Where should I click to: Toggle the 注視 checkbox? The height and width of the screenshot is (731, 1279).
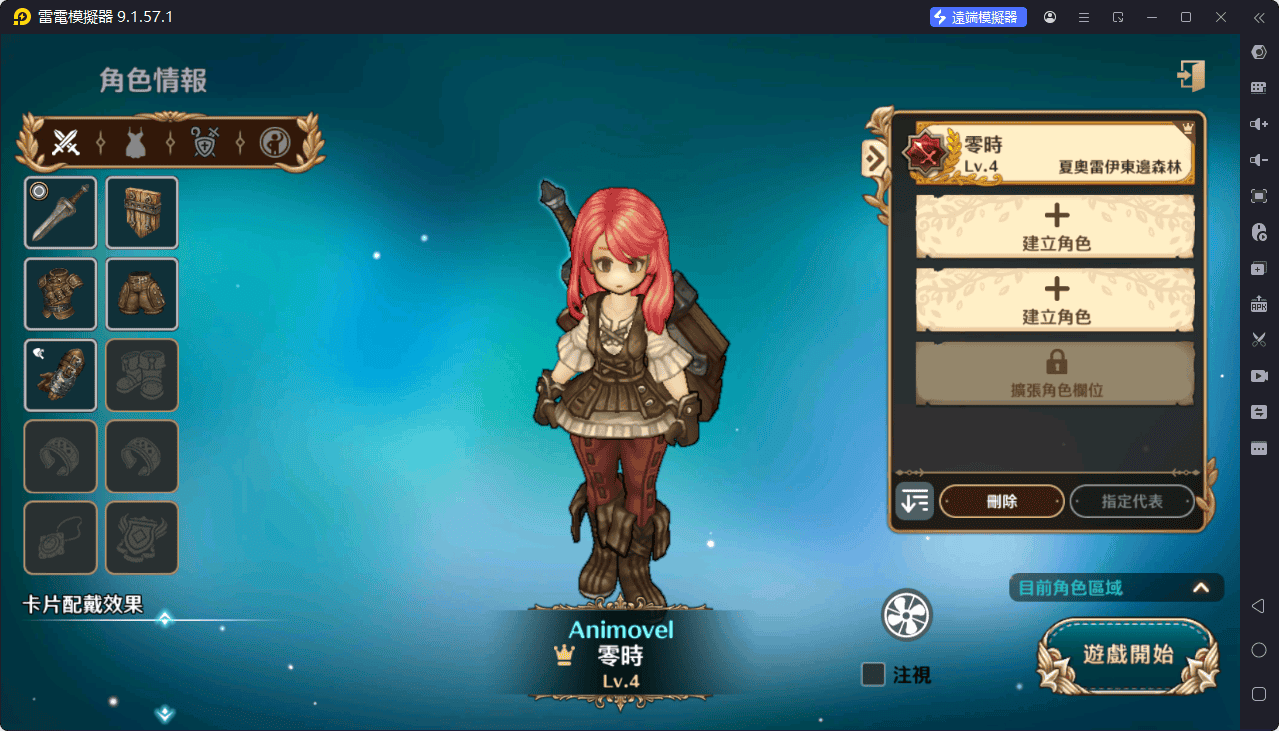point(873,675)
